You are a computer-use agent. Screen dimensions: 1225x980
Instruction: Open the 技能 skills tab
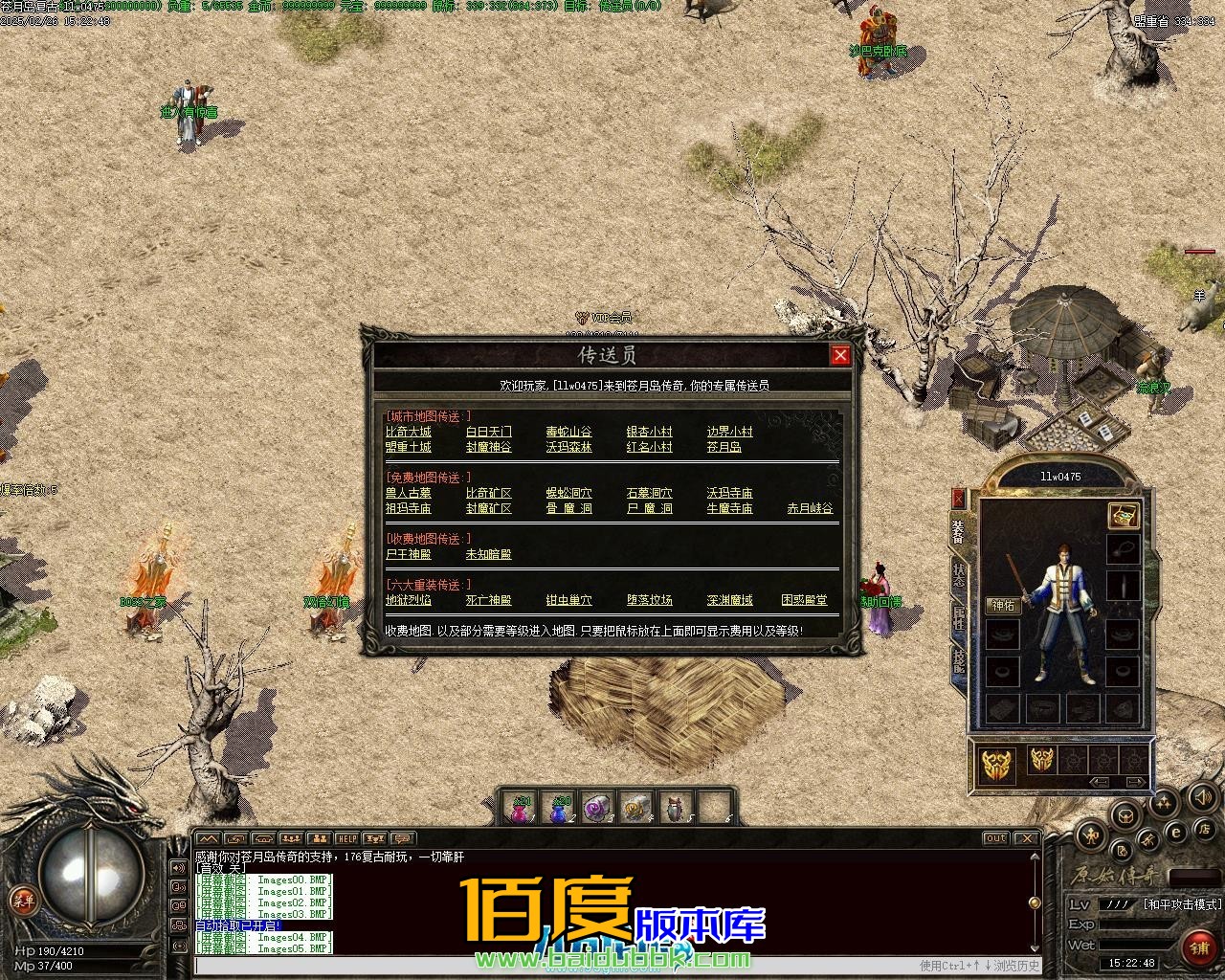(x=958, y=660)
